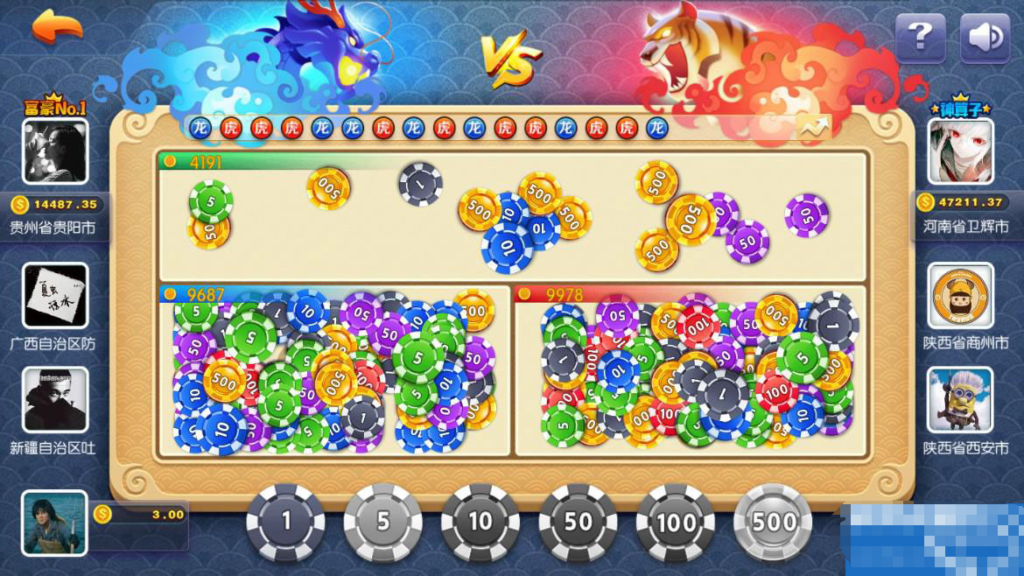Open the 新疆自治区吐 player avatar
Image resolution: width=1024 pixels, height=576 pixels.
[x=54, y=399]
